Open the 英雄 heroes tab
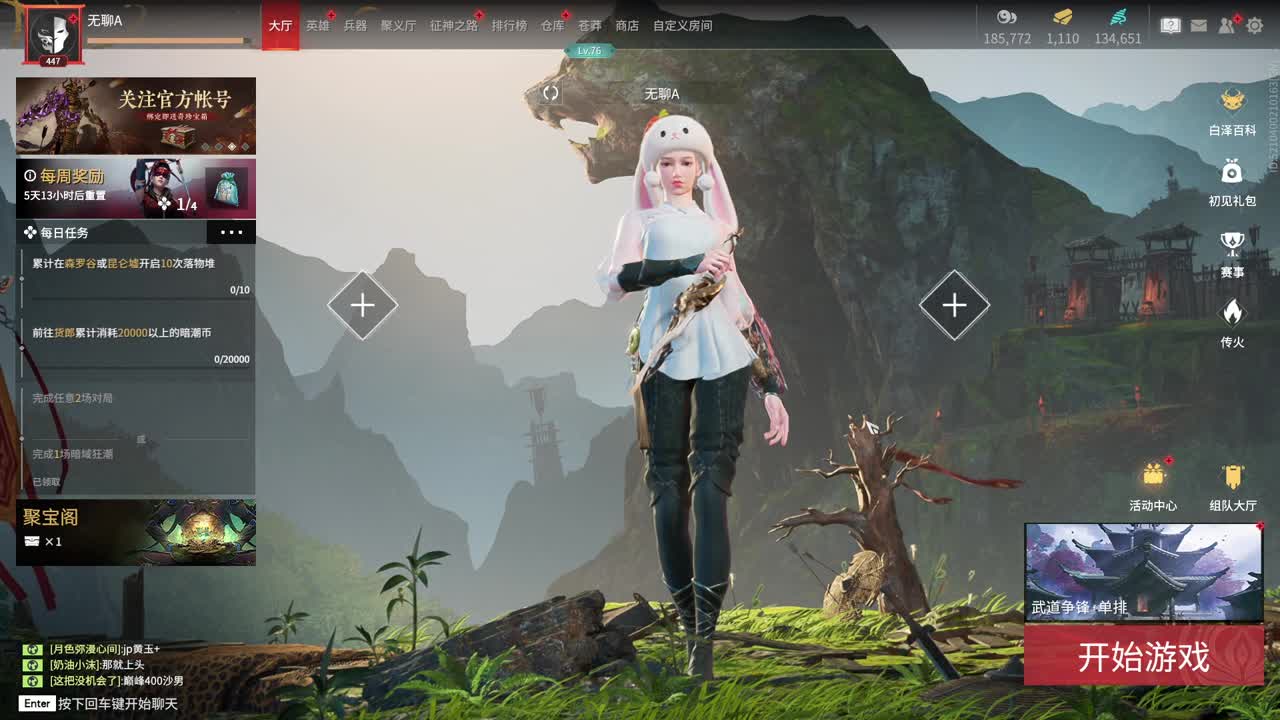Image resolution: width=1280 pixels, height=720 pixels. point(317,26)
